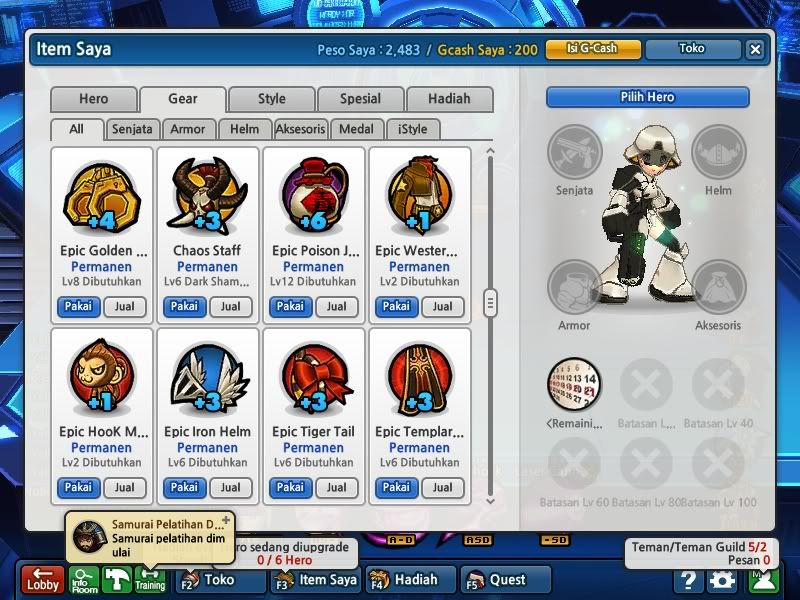Equip Epic Golden item with Pakai
This screenshot has height=600, width=800.
pyautogui.click(x=78, y=307)
